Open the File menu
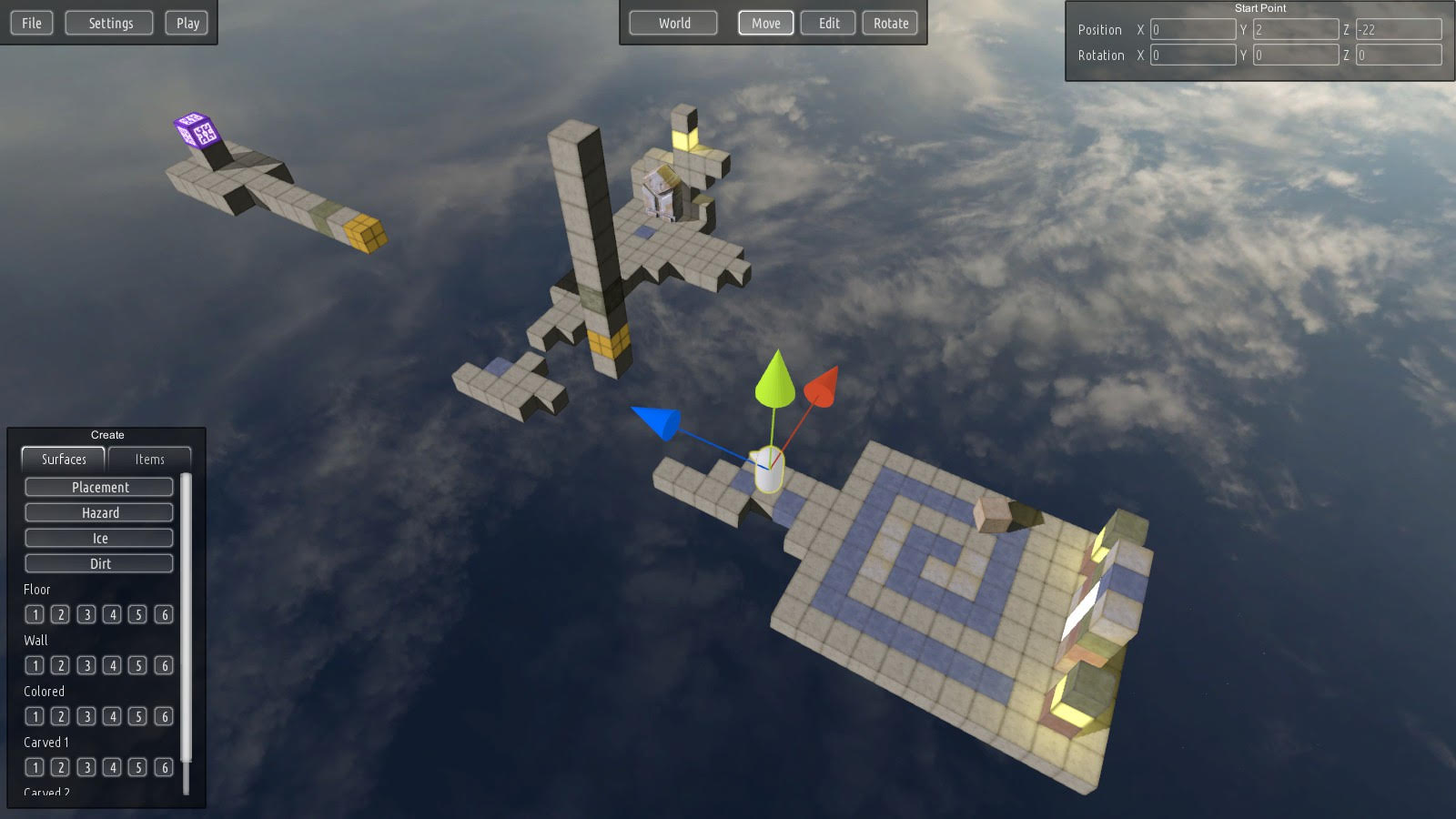1456x819 pixels. pos(31,23)
